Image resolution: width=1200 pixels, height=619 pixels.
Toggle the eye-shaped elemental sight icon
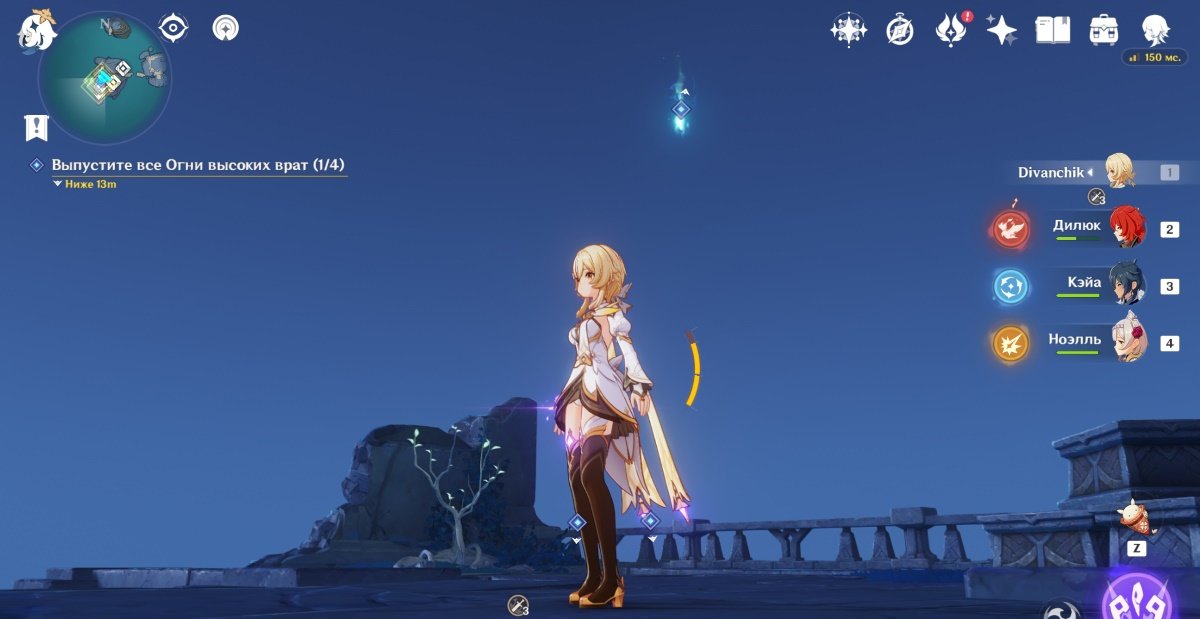[174, 28]
